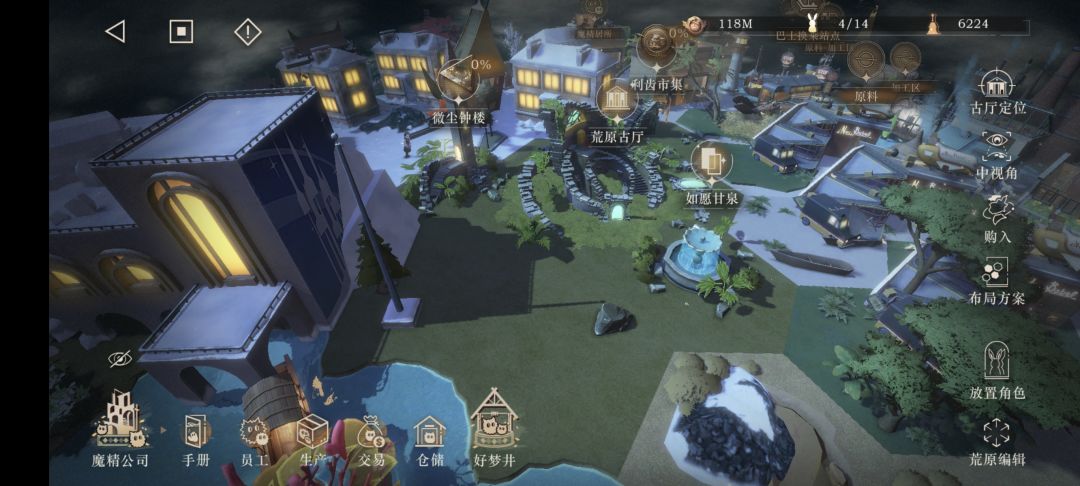
Task: Select the 荒原古厅 hall marker
Action: coord(617,101)
